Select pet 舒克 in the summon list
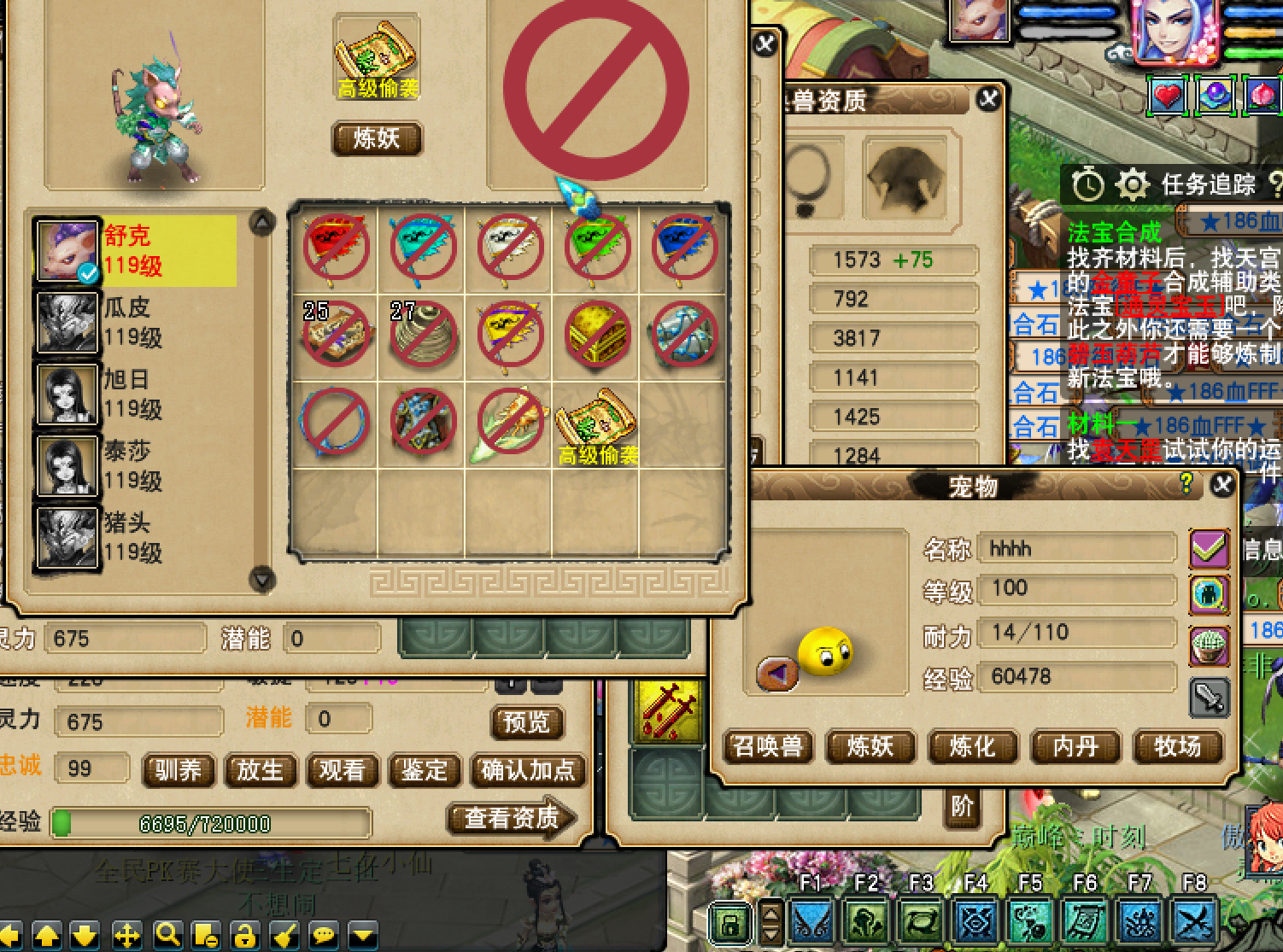The image size is (1283, 952). click(135, 250)
